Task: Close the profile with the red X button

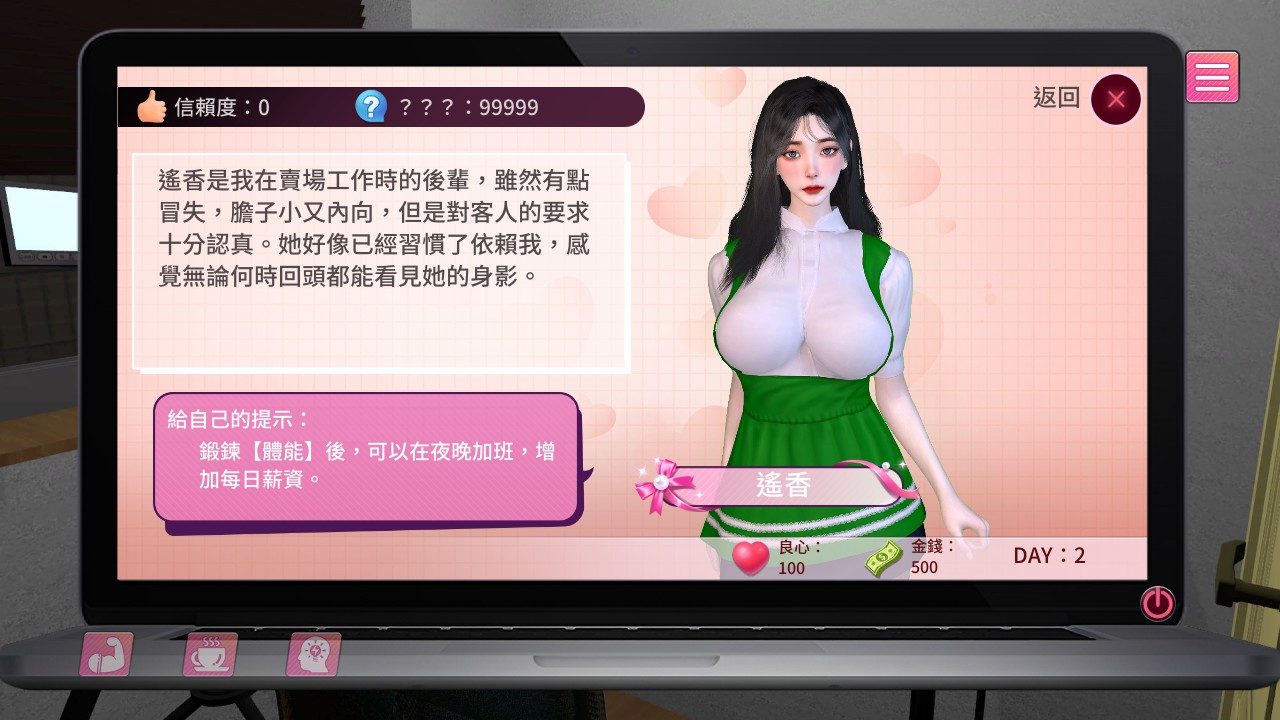Action: tap(1116, 99)
